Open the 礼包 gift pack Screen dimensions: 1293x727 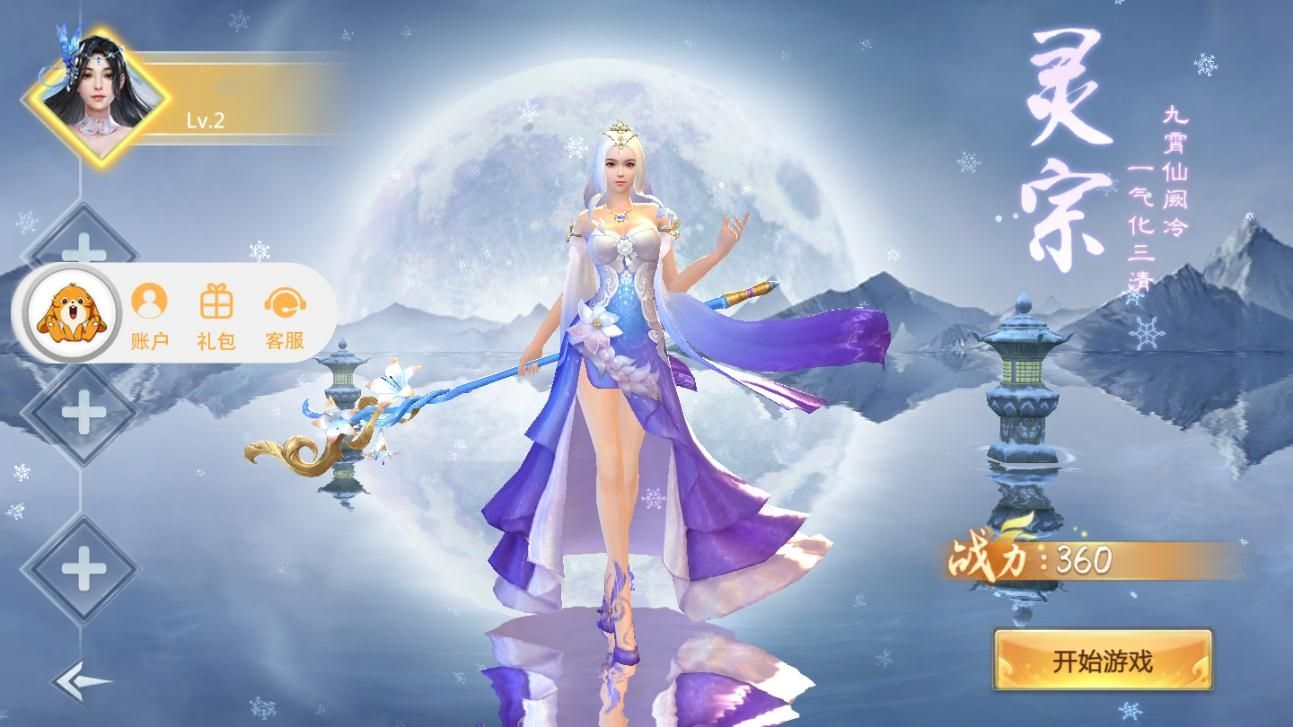tap(216, 314)
